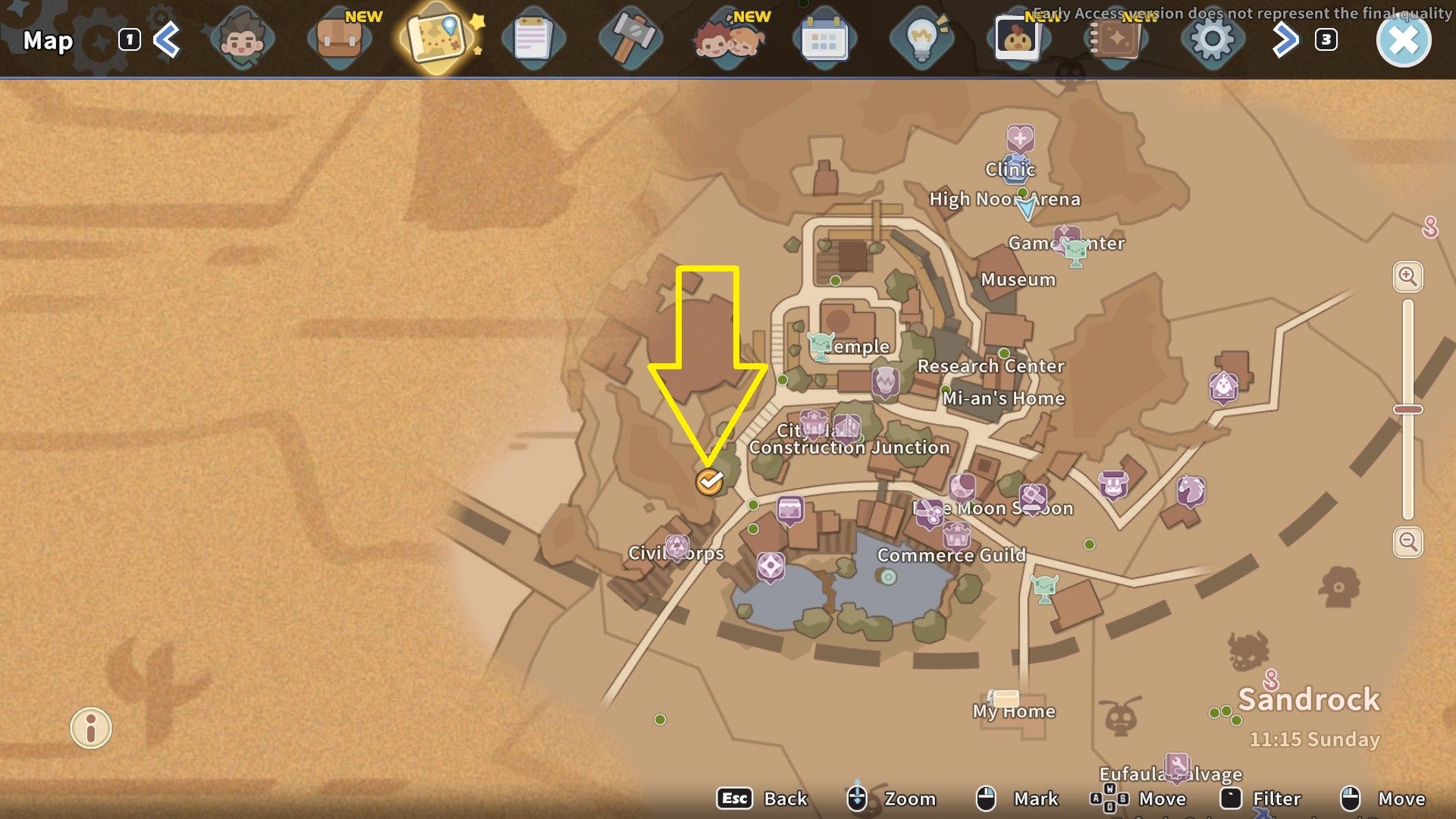The width and height of the screenshot is (1456, 819).
Task: Open the info panel at bottom left
Action: pyautogui.click(x=90, y=729)
